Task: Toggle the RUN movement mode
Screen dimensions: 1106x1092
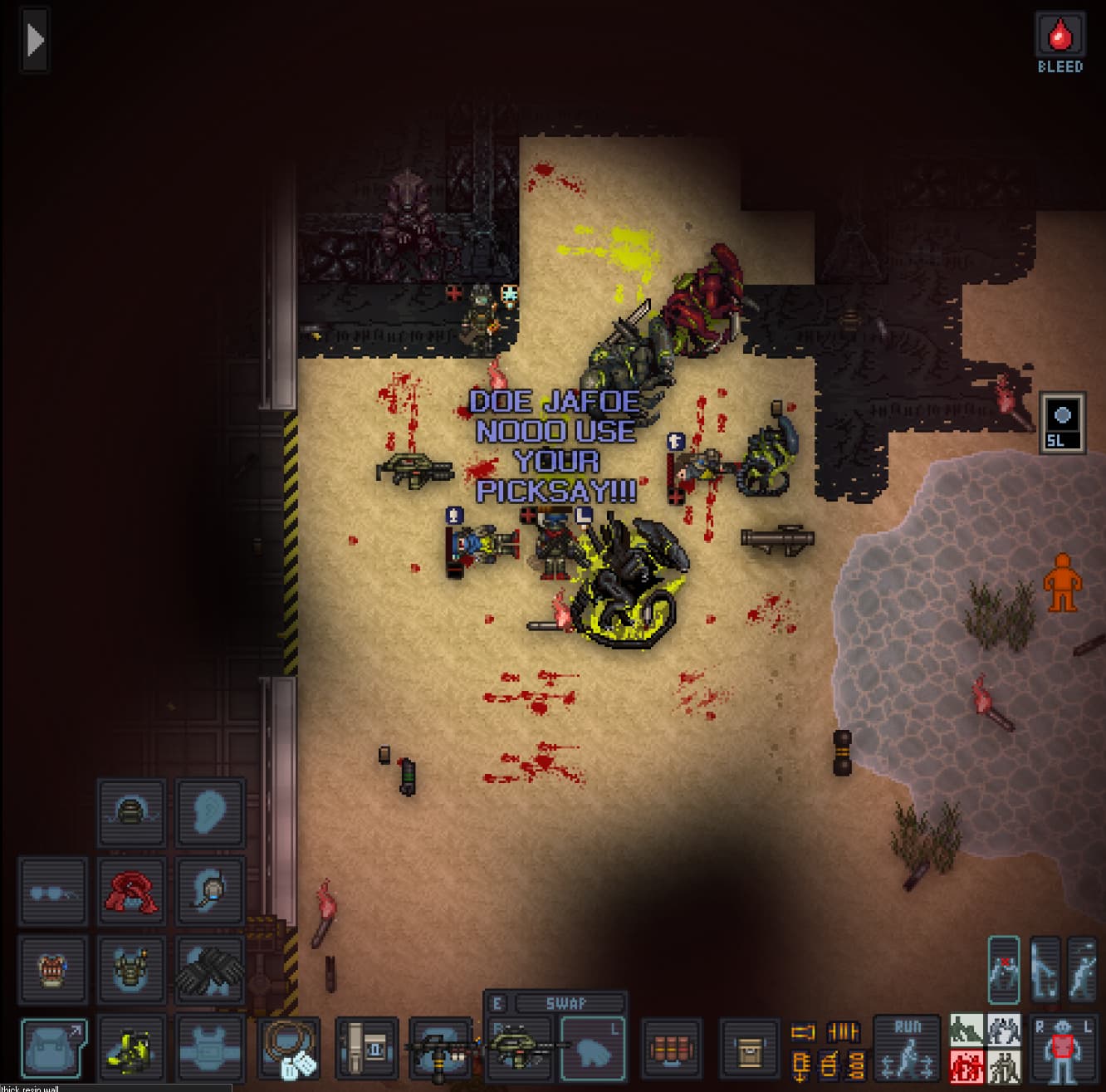Action: 907,1048
